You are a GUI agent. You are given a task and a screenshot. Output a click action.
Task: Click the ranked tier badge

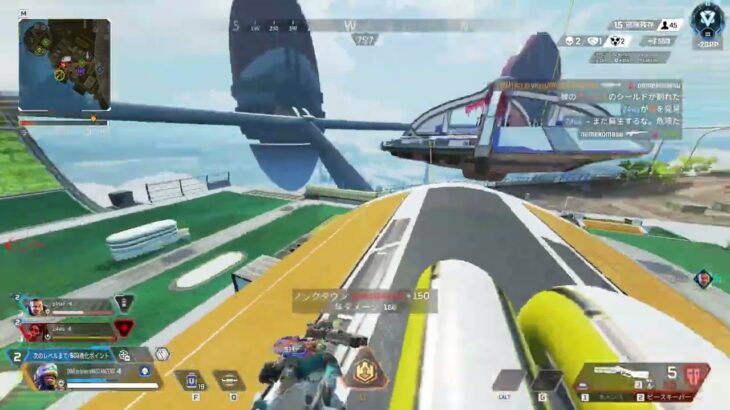(x=708, y=18)
